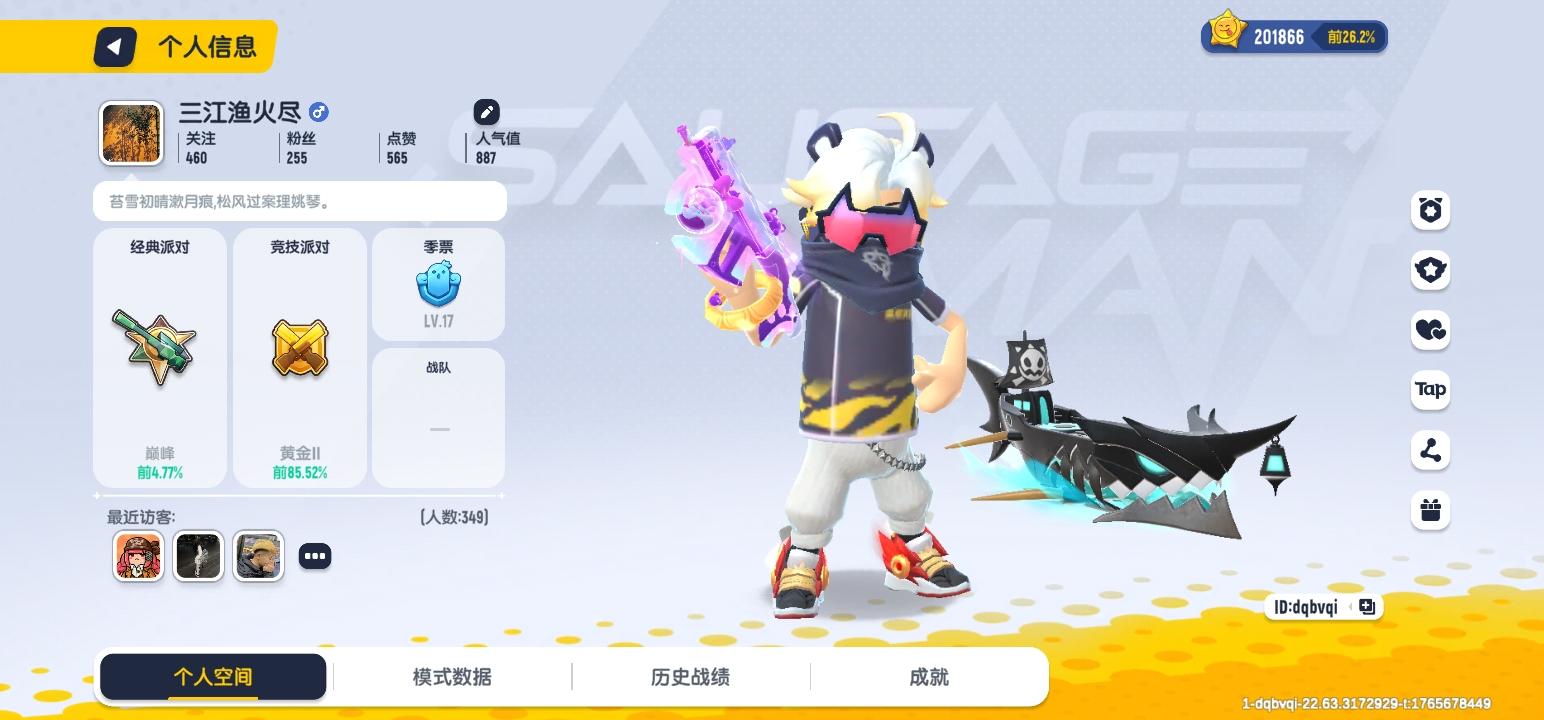Expand more visitors with the ellipsis button
1544x720 pixels.
pos(315,555)
